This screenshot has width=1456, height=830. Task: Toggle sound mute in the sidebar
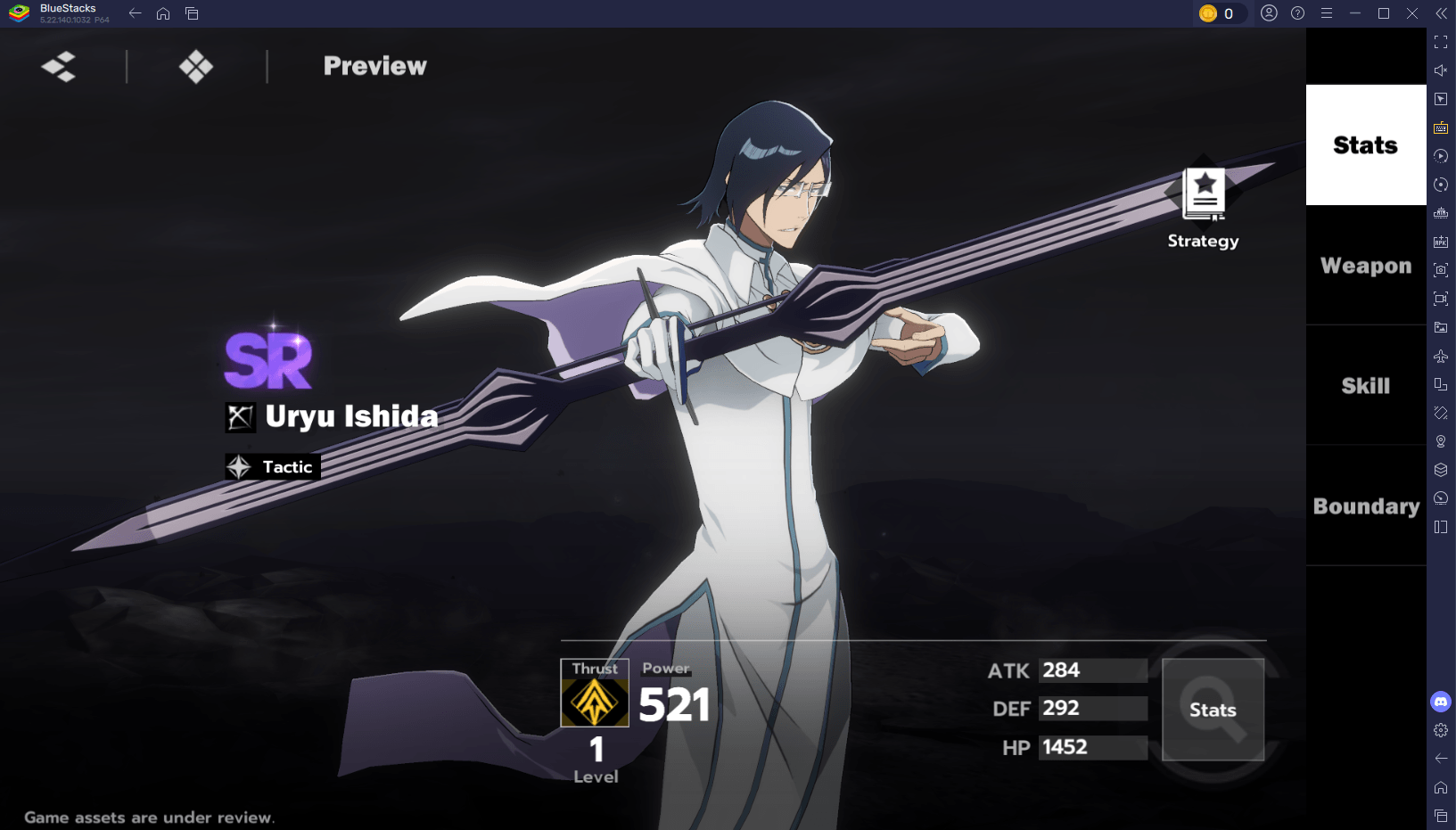click(x=1441, y=70)
